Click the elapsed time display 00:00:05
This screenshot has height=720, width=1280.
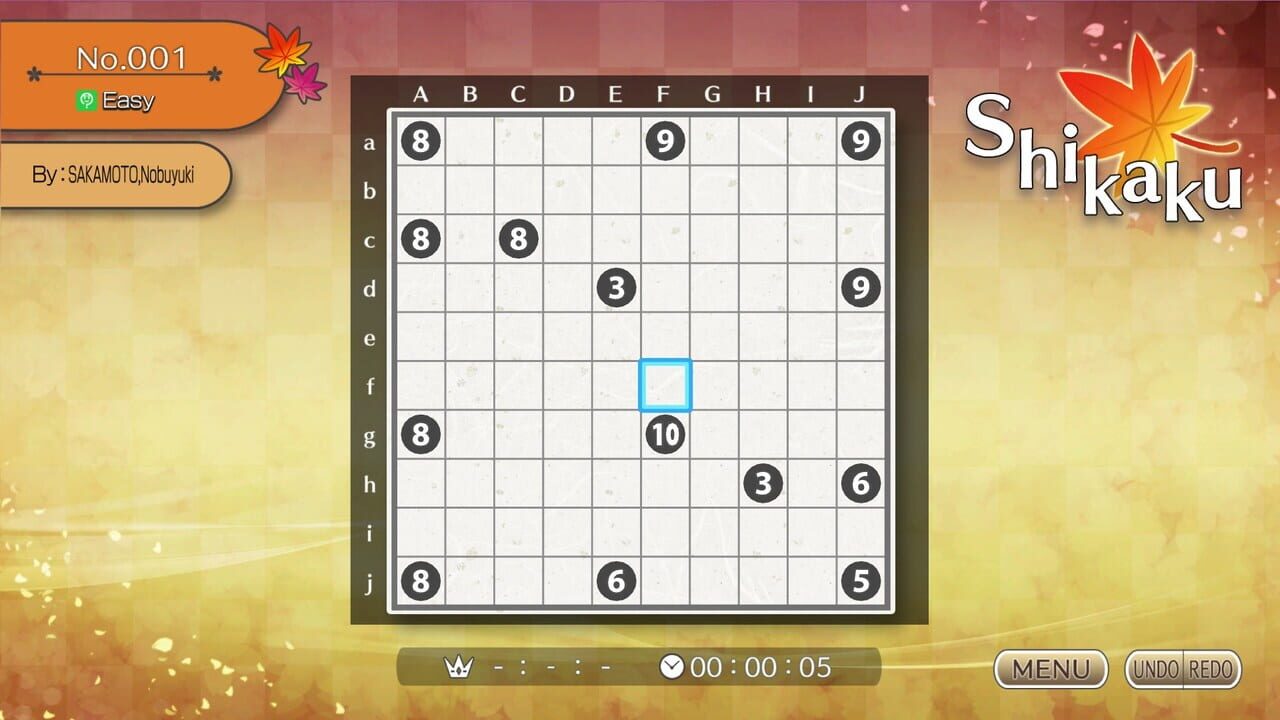(758, 665)
